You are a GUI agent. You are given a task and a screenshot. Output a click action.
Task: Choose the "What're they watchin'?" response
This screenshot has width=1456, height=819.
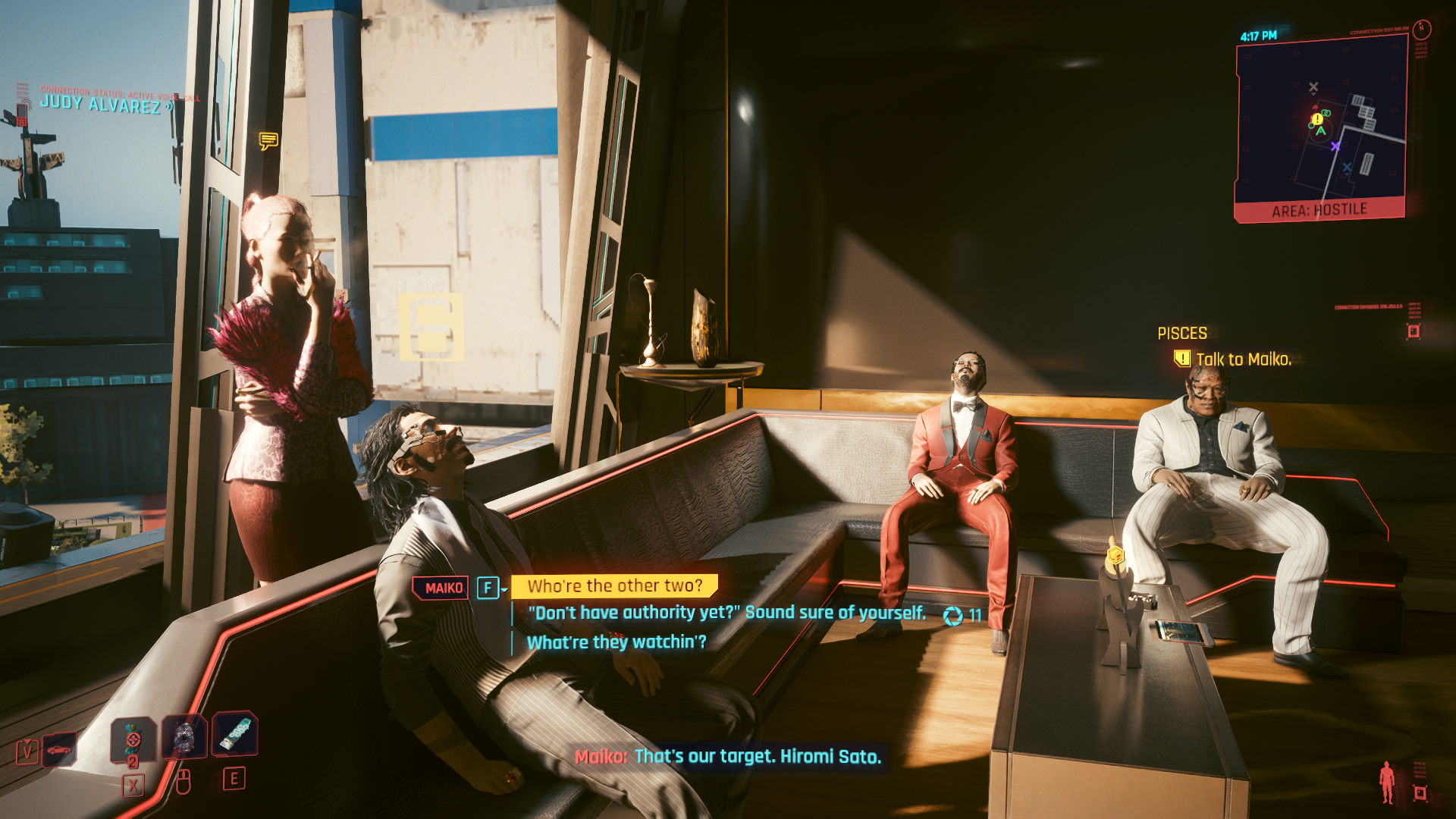pos(616,642)
